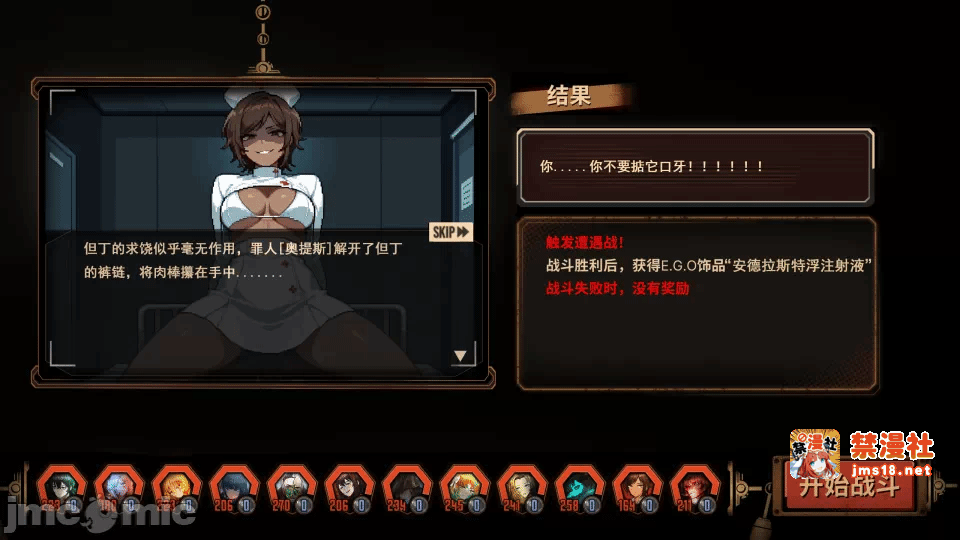Select the sinner portrait with 241 HP
This screenshot has width=960, height=540.
pos(521,489)
